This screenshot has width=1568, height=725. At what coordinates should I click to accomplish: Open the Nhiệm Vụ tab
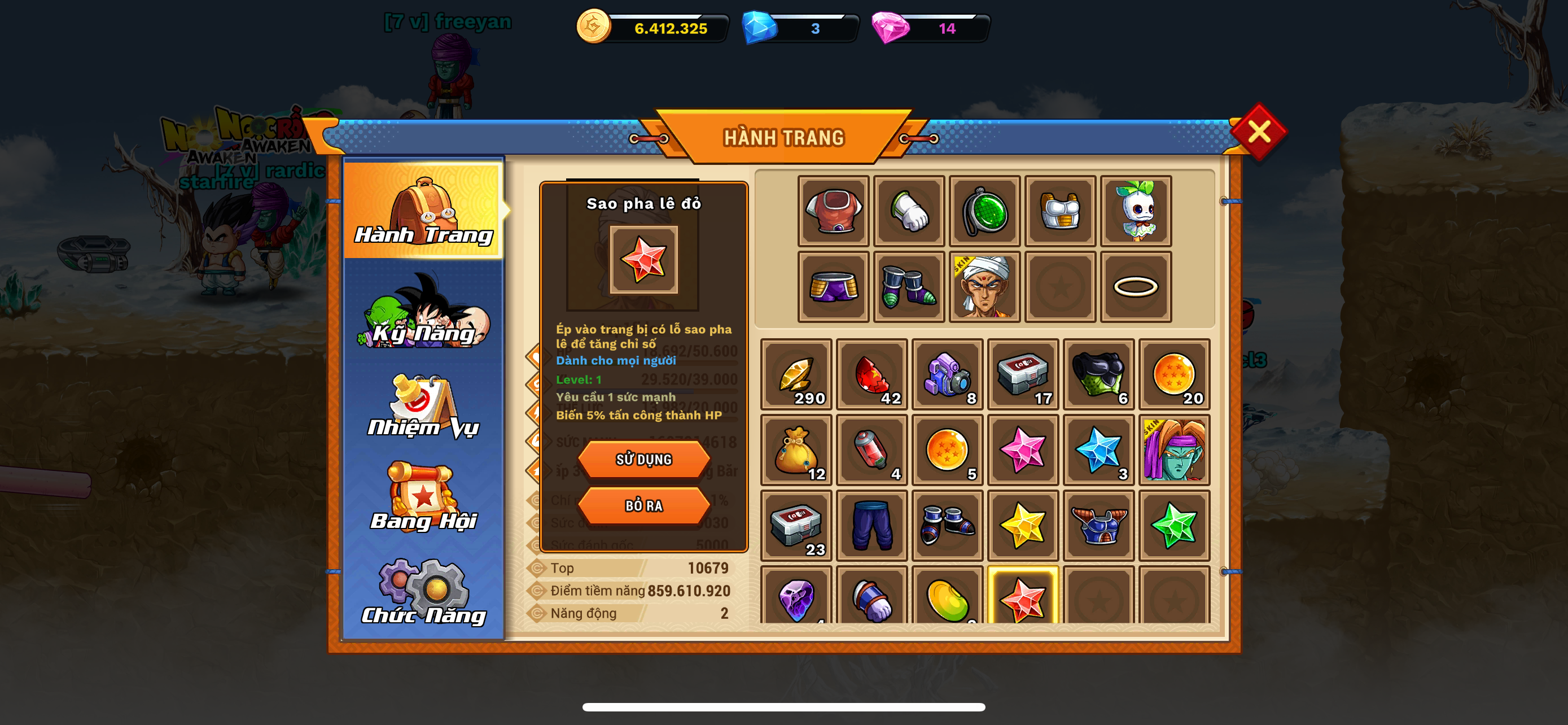click(423, 407)
